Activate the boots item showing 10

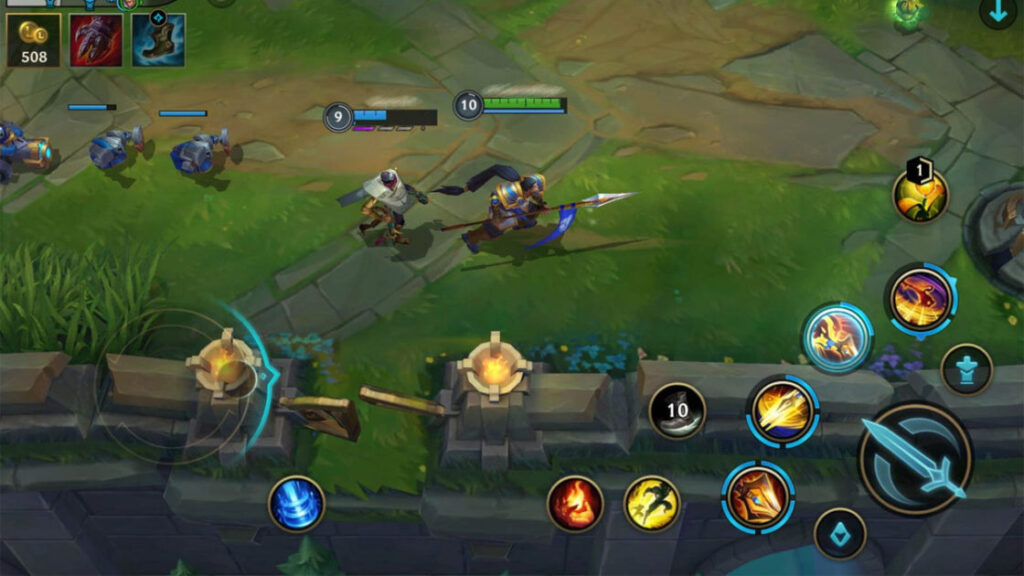(677, 410)
